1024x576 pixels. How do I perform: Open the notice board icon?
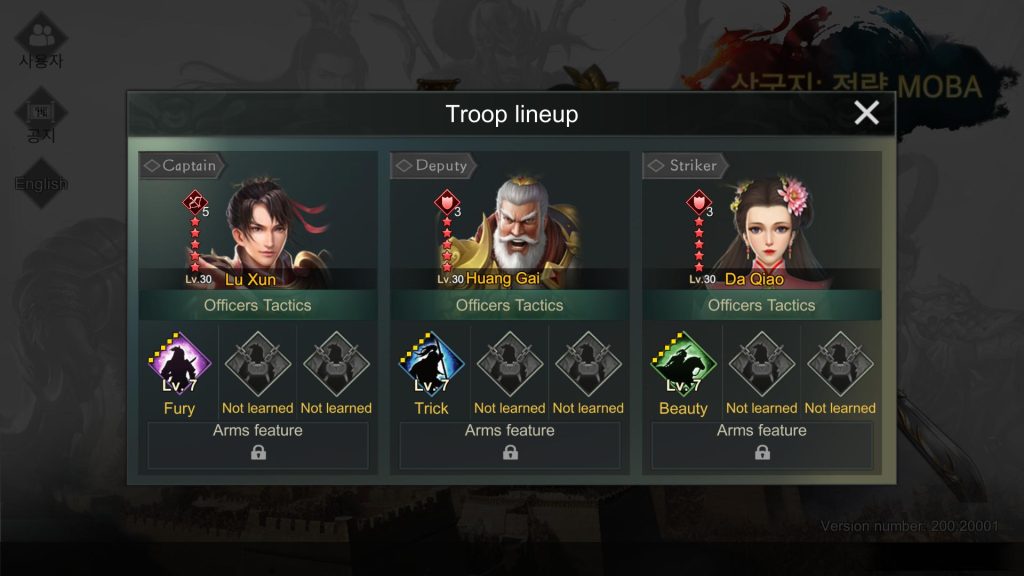pyautogui.click(x=41, y=116)
